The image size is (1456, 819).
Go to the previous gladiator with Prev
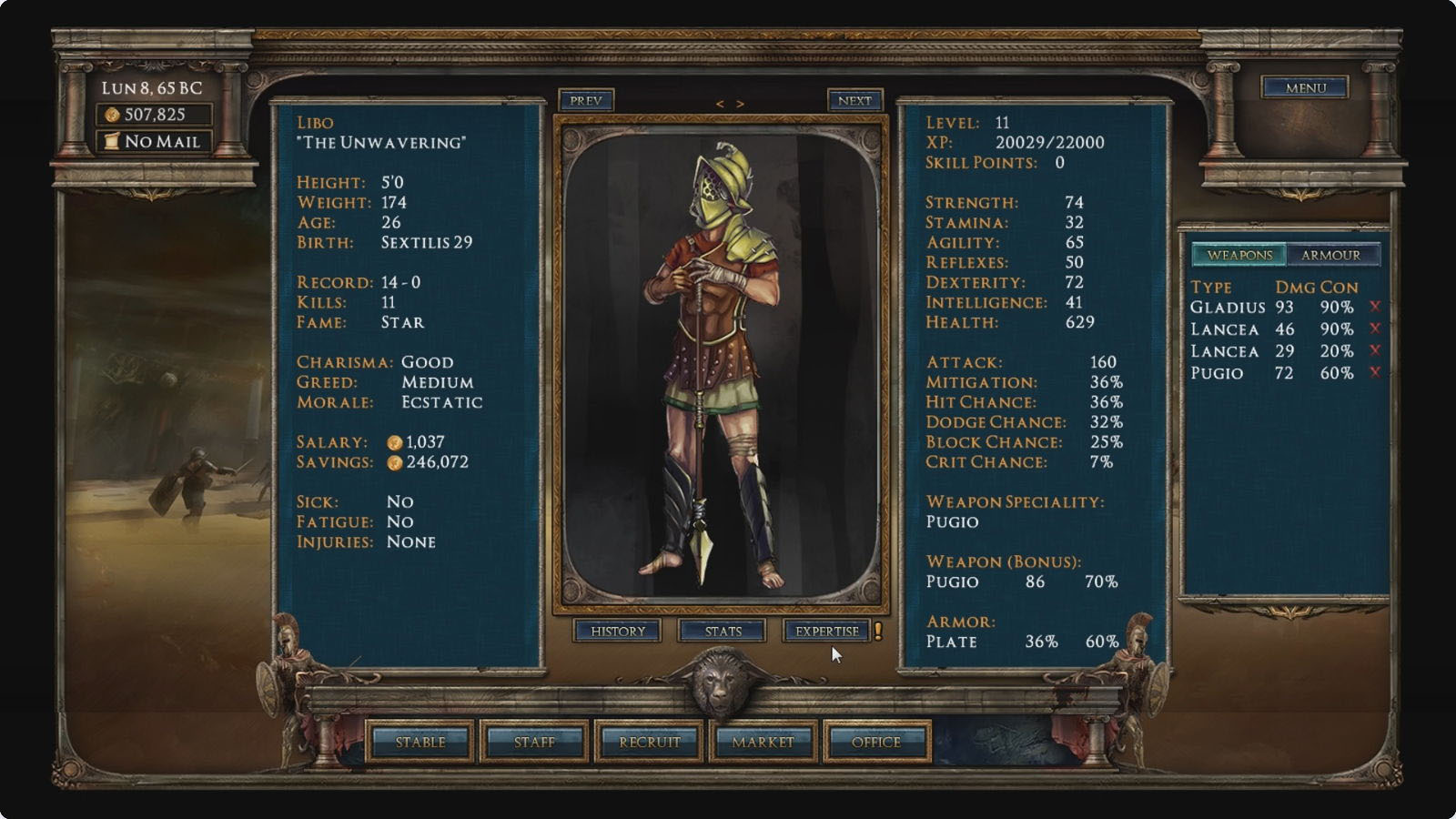(x=585, y=100)
